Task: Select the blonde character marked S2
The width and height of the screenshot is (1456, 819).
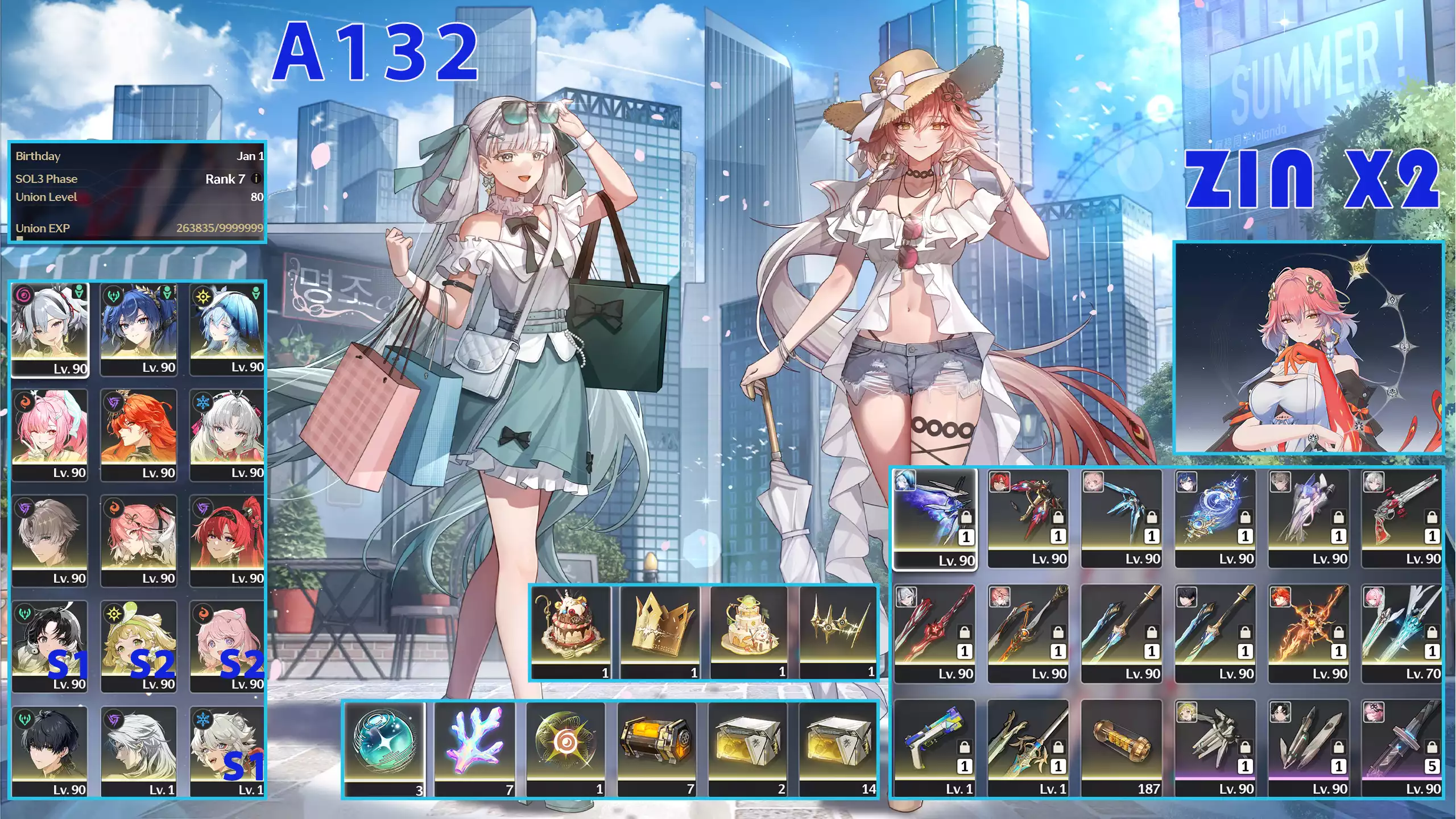Action: (138, 646)
